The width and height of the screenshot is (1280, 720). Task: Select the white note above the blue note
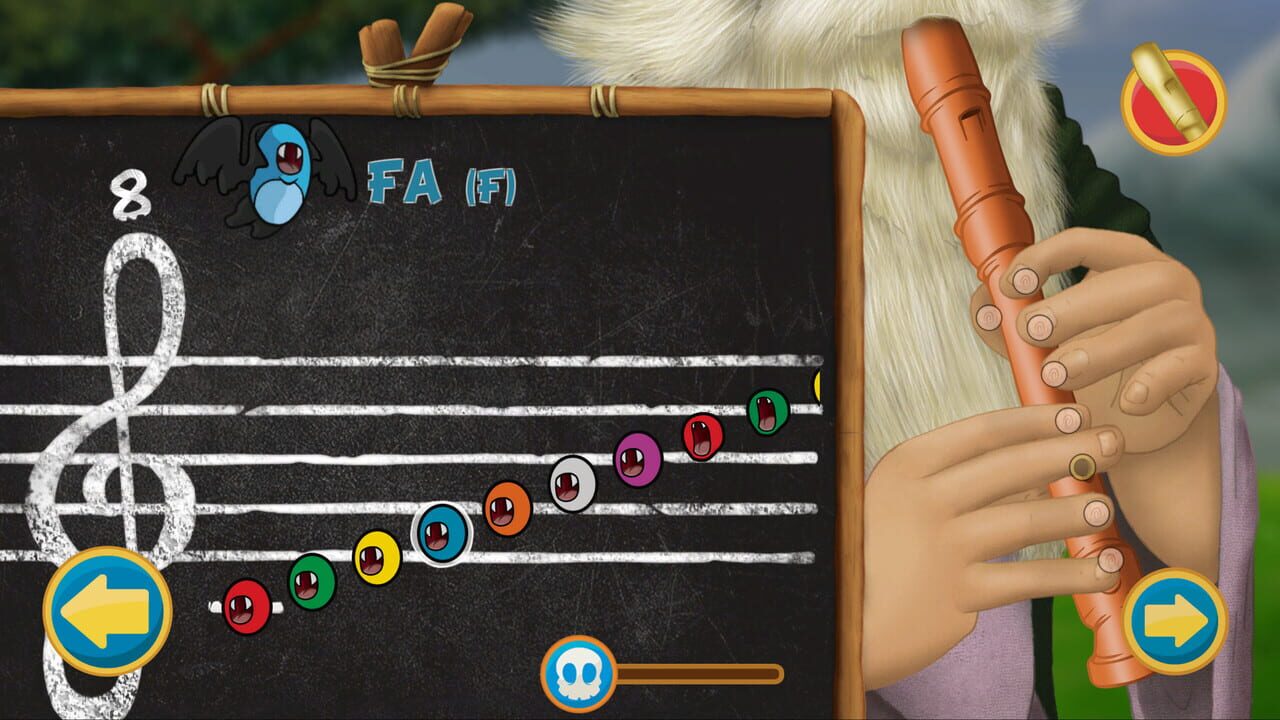(x=572, y=486)
